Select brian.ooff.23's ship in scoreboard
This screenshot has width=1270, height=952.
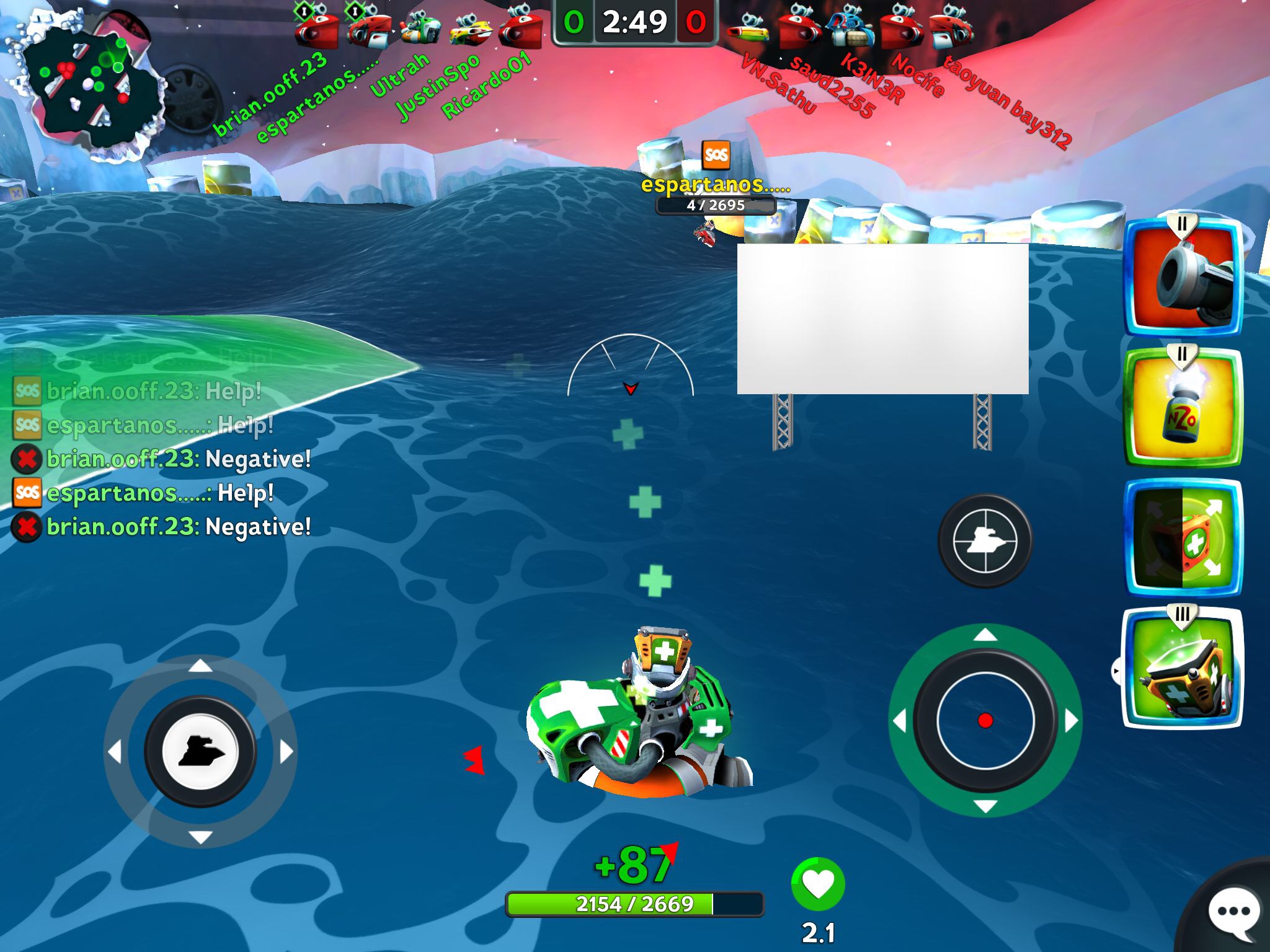point(316,28)
